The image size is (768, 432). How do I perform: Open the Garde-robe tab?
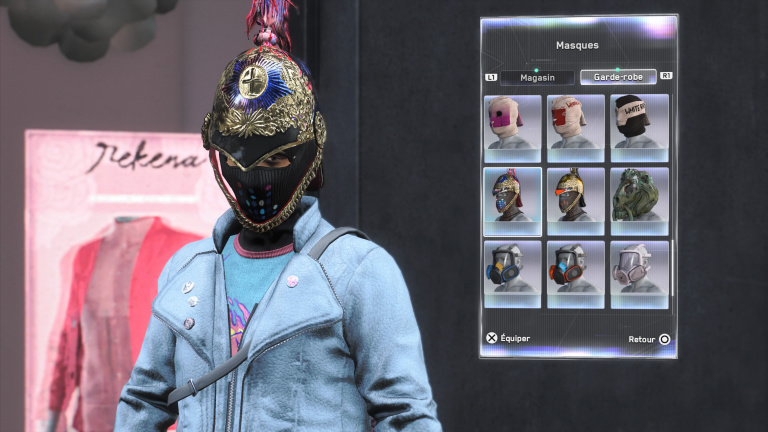click(617, 77)
